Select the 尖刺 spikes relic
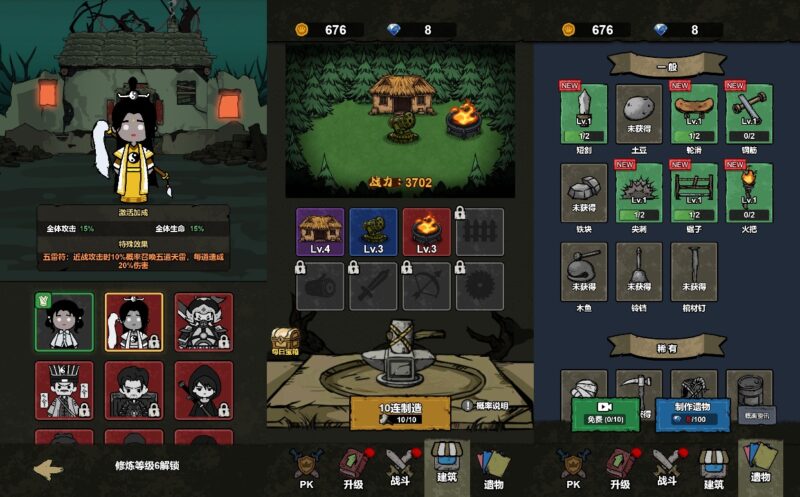The height and width of the screenshot is (497, 800). tap(639, 192)
